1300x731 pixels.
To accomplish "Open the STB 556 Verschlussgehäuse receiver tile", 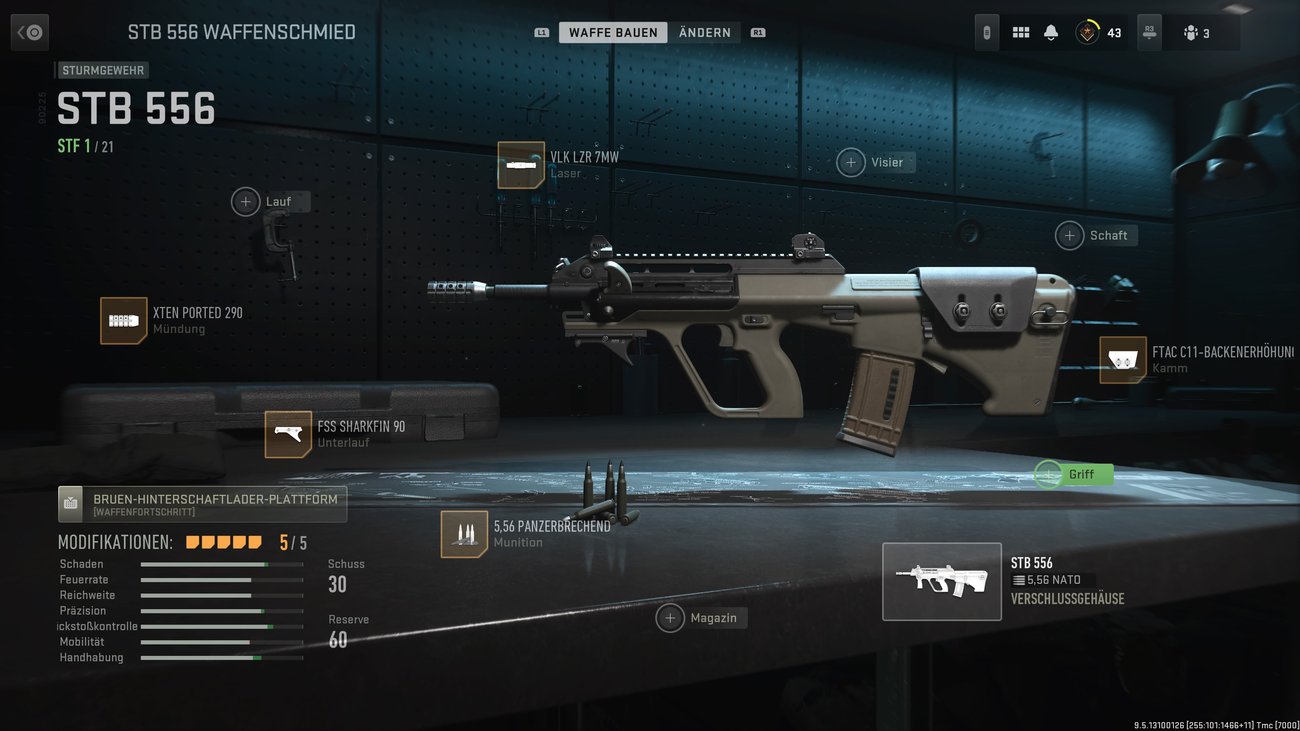I will tap(941, 581).
